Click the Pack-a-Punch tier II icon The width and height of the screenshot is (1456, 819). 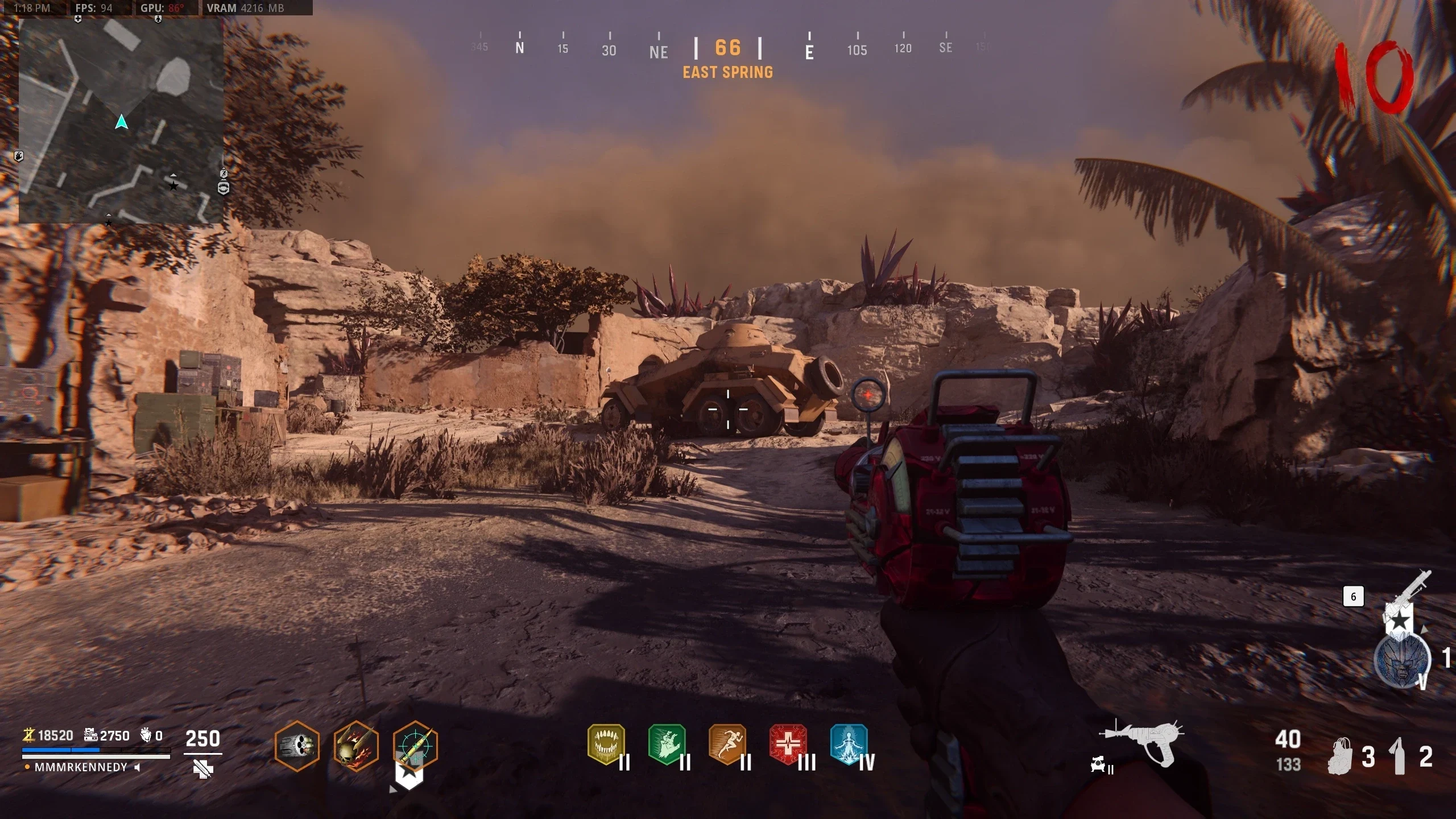click(1101, 766)
